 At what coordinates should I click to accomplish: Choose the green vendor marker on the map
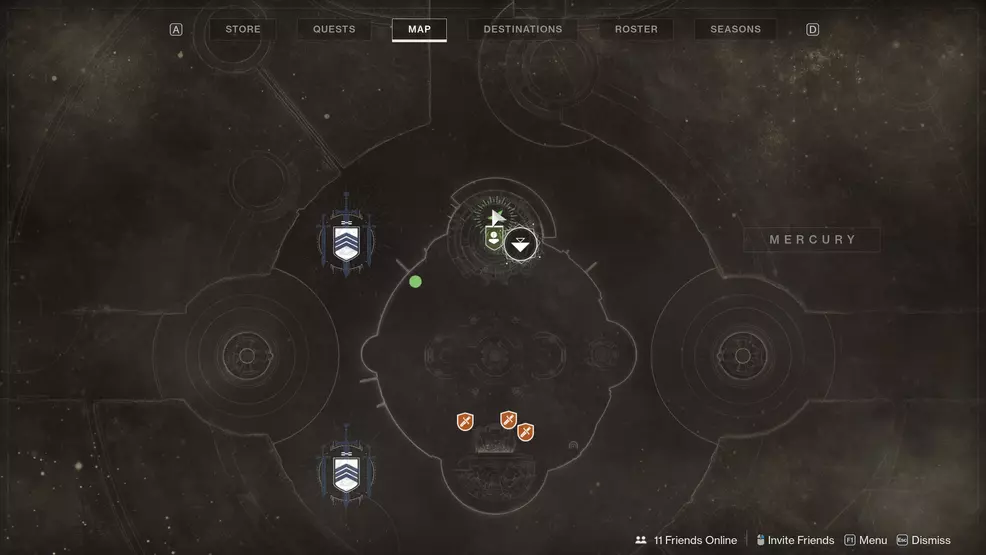coord(493,238)
